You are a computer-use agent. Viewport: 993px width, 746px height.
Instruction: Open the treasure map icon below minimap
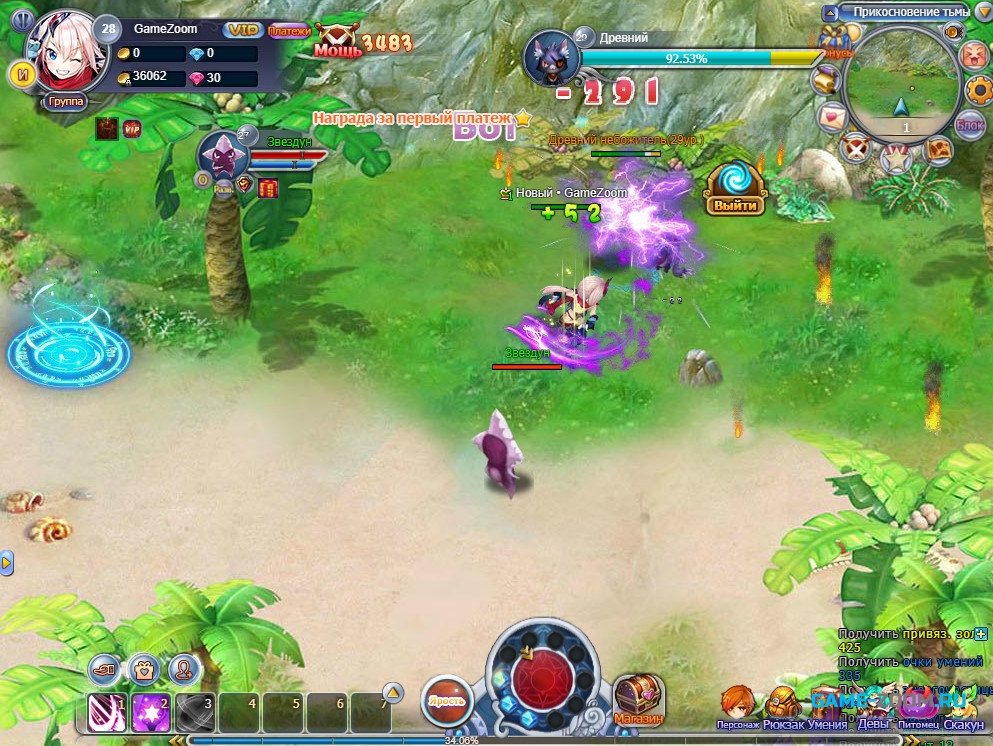click(938, 149)
